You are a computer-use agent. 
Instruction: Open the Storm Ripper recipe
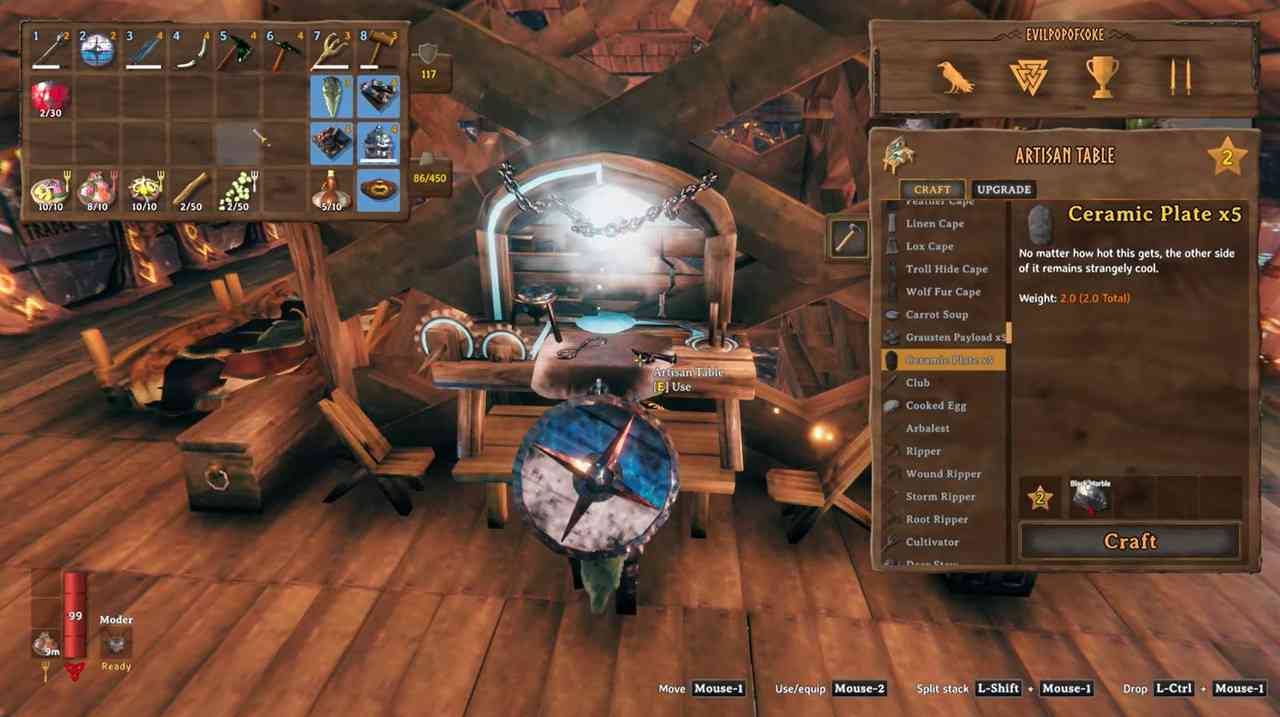(x=940, y=497)
